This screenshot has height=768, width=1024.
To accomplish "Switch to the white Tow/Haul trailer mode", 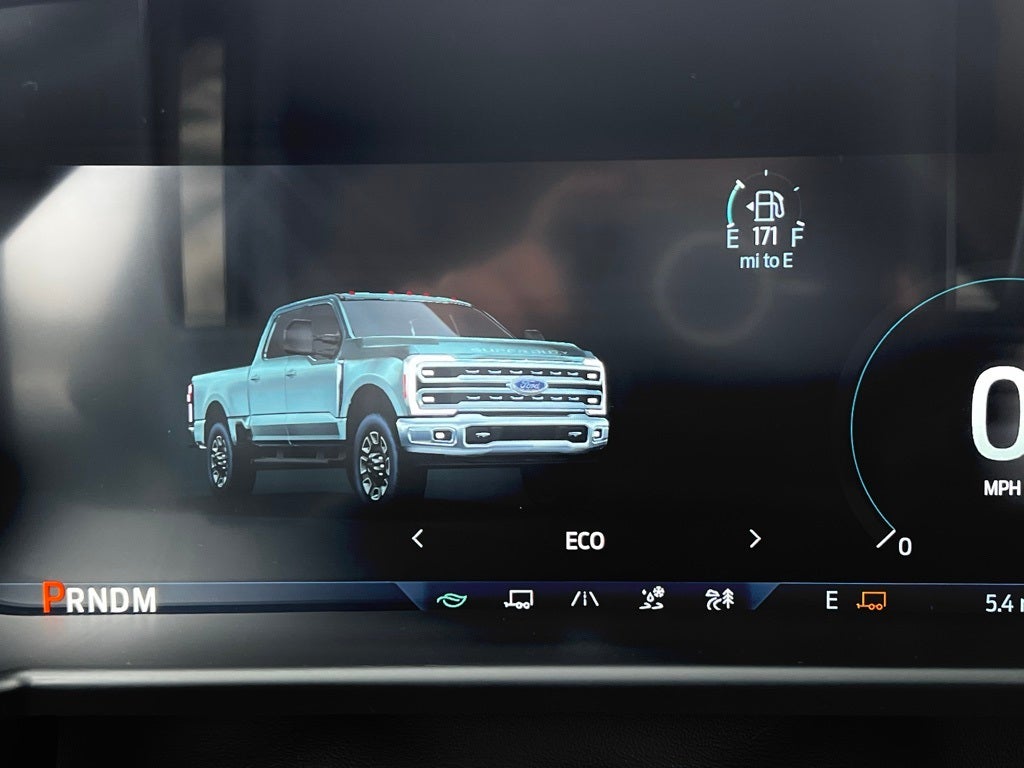I will (518, 600).
